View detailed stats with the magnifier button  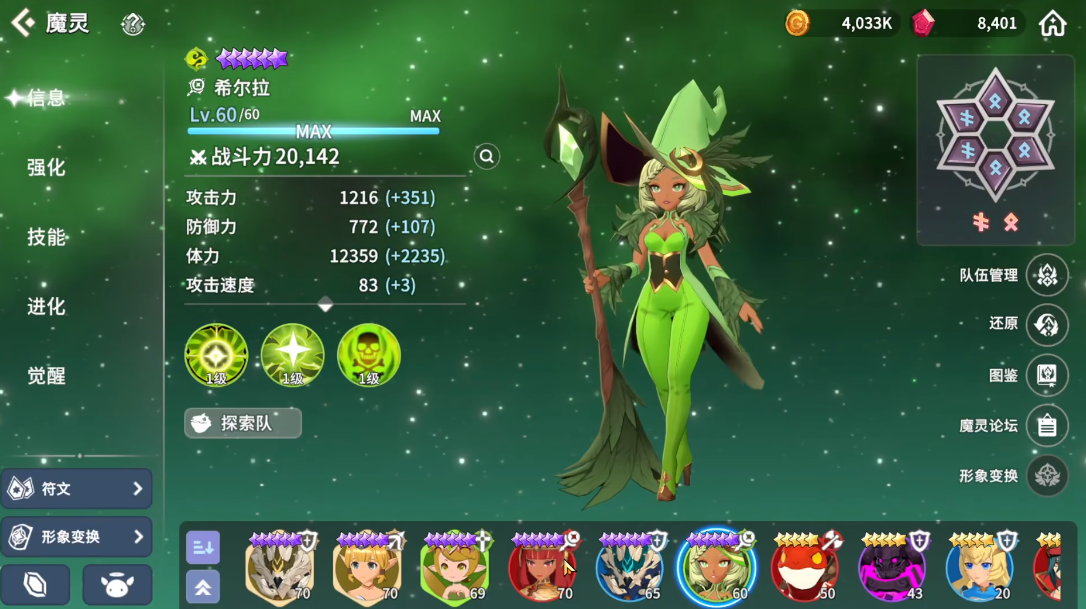coord(486,156)
